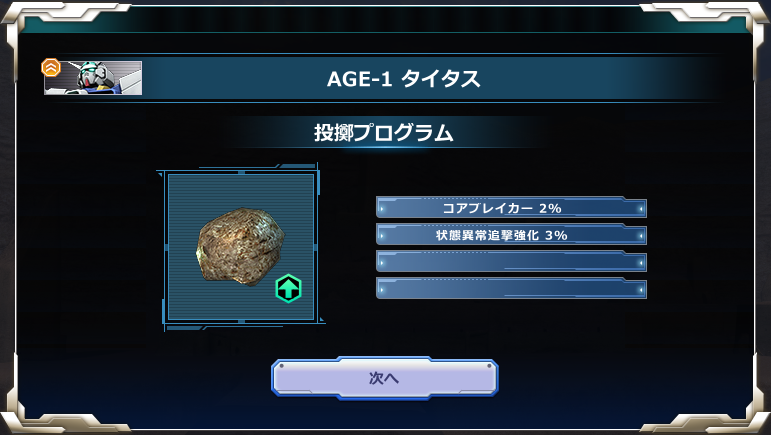Select the 状態異常追撃強化 3% trait row
Screen dimensions: 771x435
coord(511,235)
